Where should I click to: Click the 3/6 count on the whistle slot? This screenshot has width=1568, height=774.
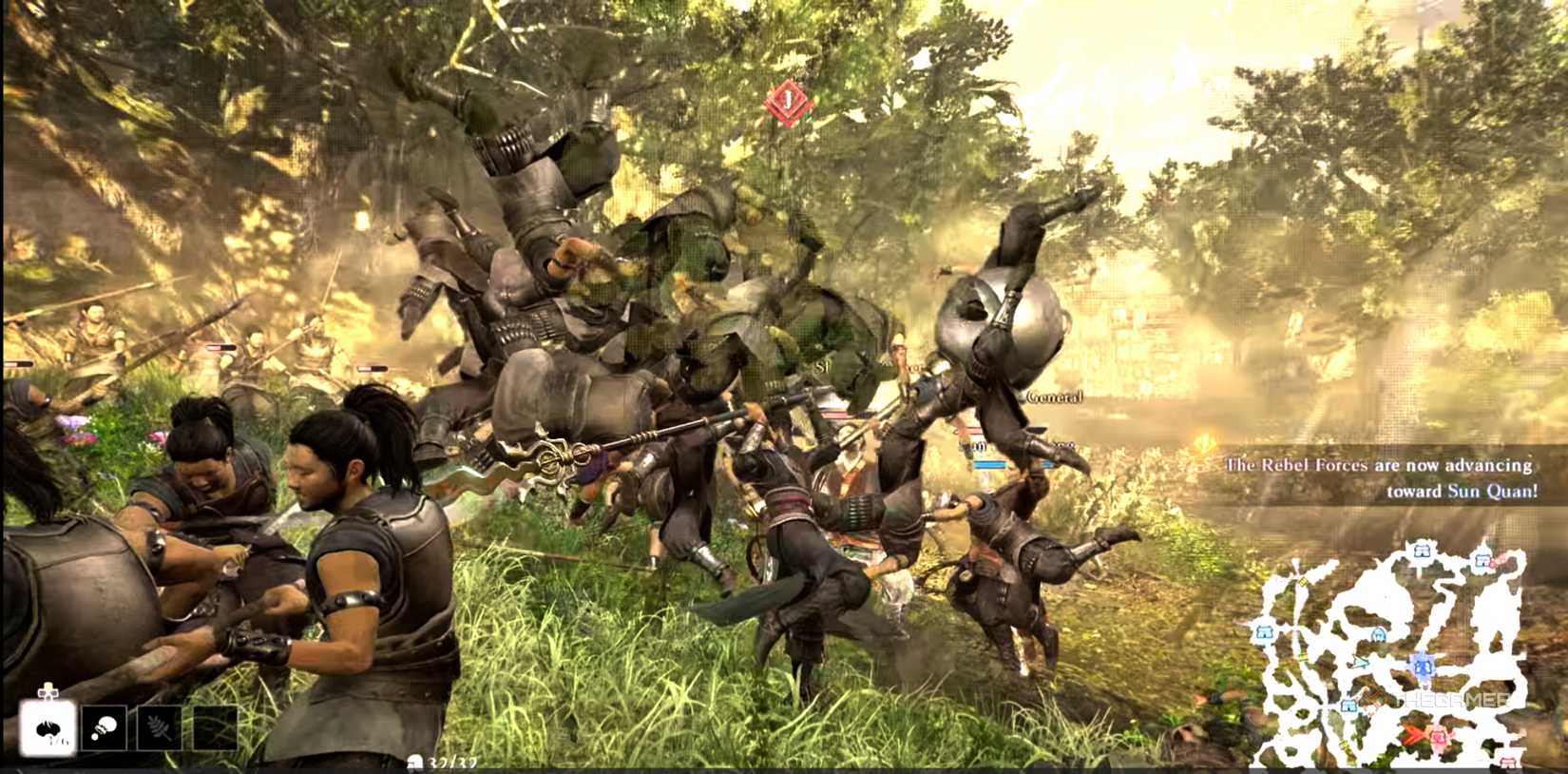point(59,740)
